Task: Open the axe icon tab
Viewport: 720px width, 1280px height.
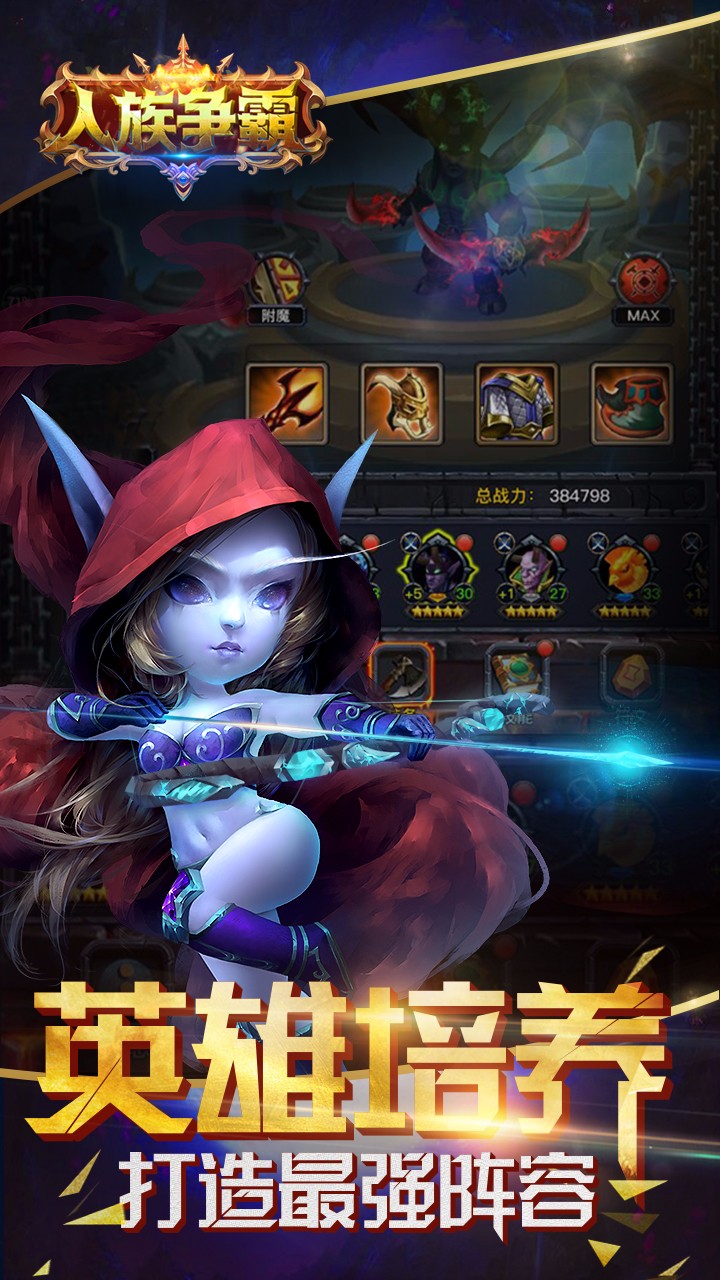Action: coord(402,675)
